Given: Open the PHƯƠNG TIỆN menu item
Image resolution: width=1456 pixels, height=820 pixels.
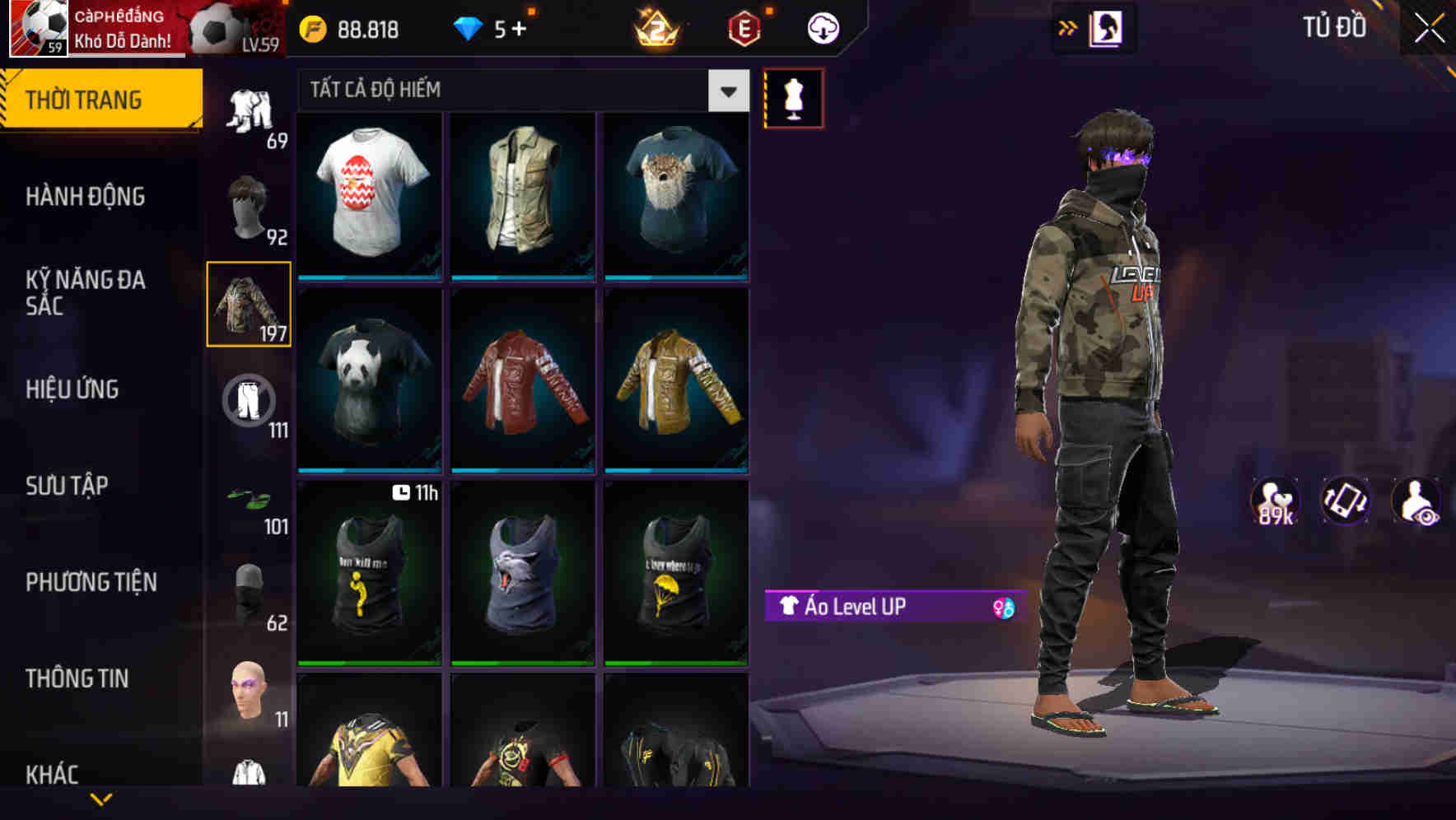Looking at the screenshot, I should [90, 581].
